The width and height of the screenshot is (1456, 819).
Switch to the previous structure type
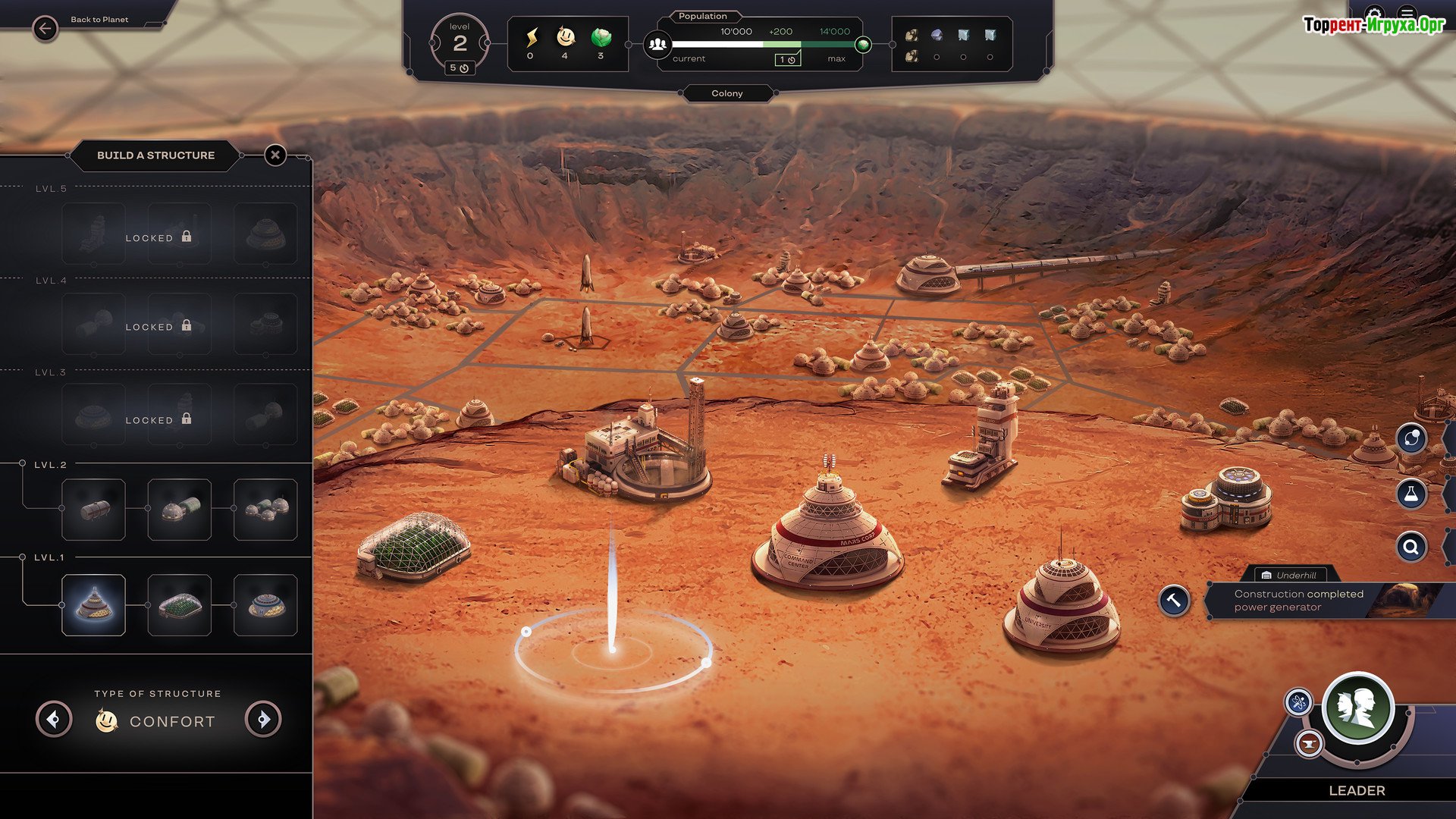54,719
